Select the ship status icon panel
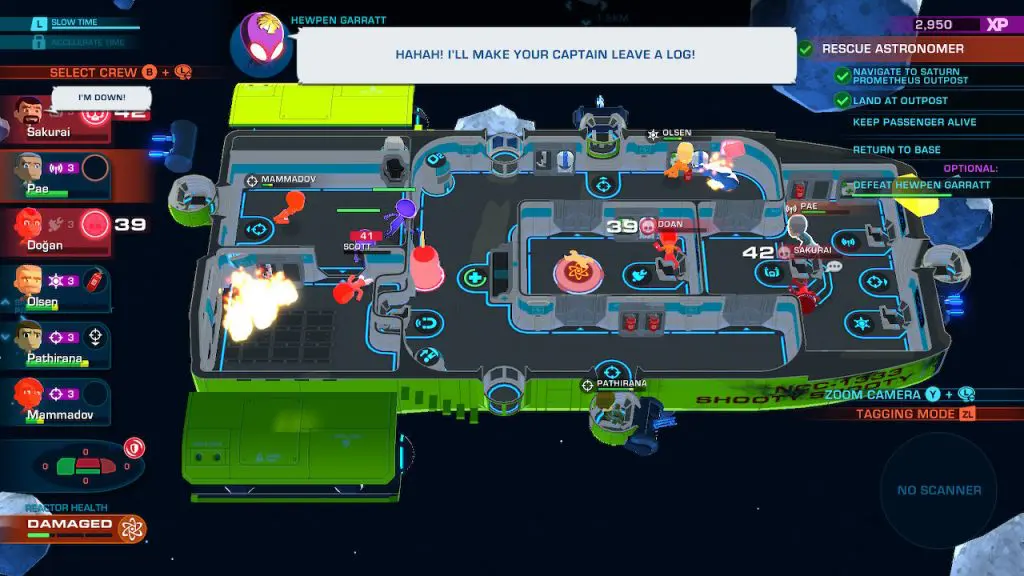1024x576 pixels. point(88,466)
